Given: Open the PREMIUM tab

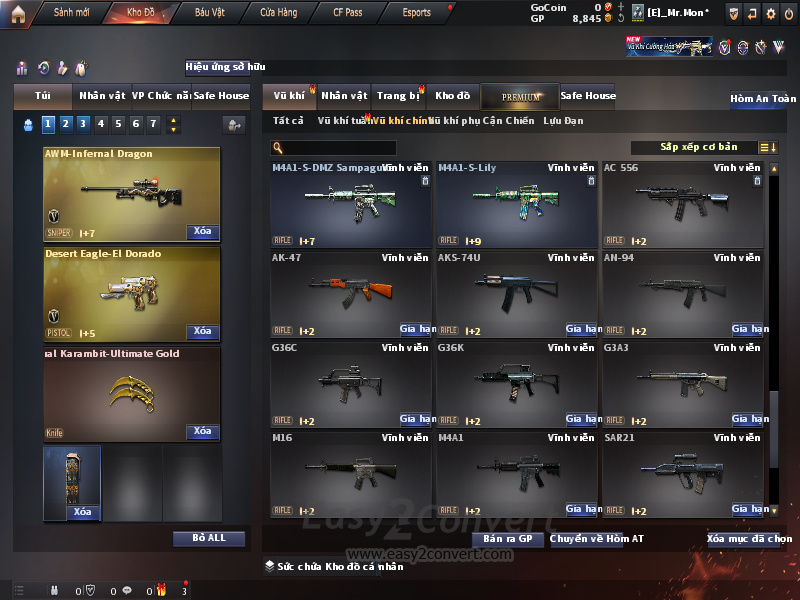Looking at the screenshot, I should pyautogui.click(x=519, y=96).
